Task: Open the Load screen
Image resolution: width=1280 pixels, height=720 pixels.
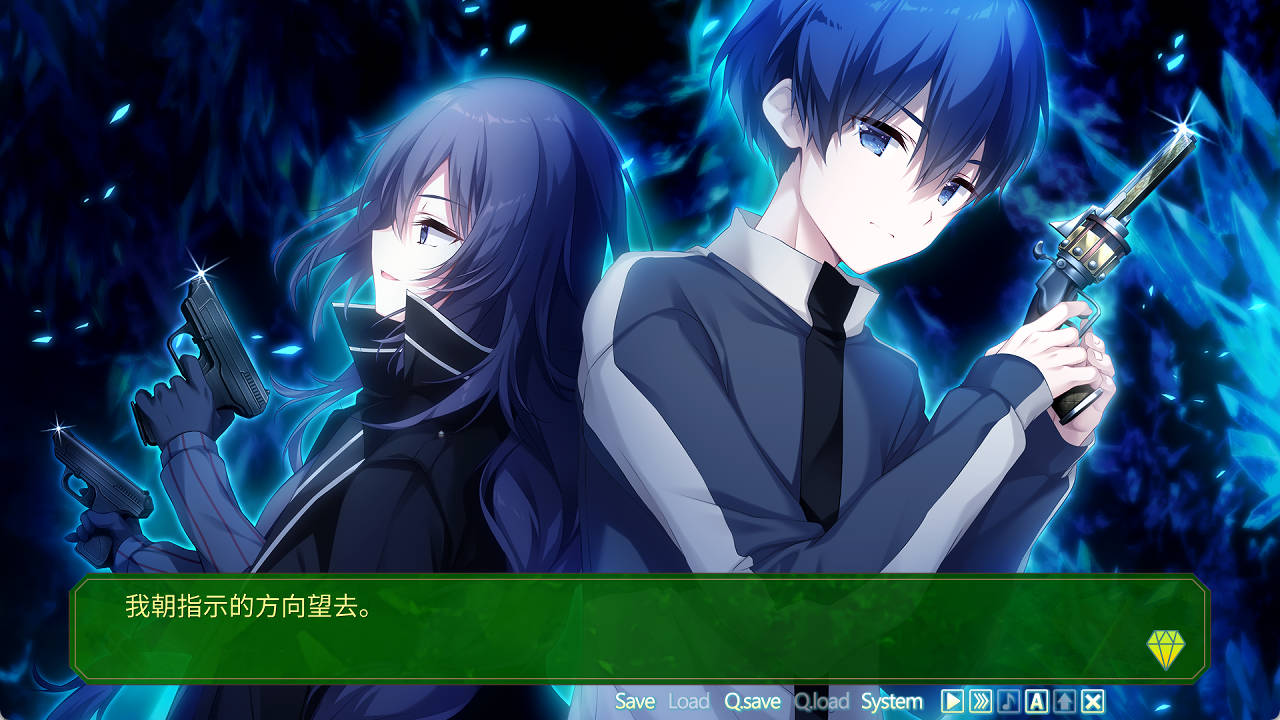Action: tap(687, 701)
